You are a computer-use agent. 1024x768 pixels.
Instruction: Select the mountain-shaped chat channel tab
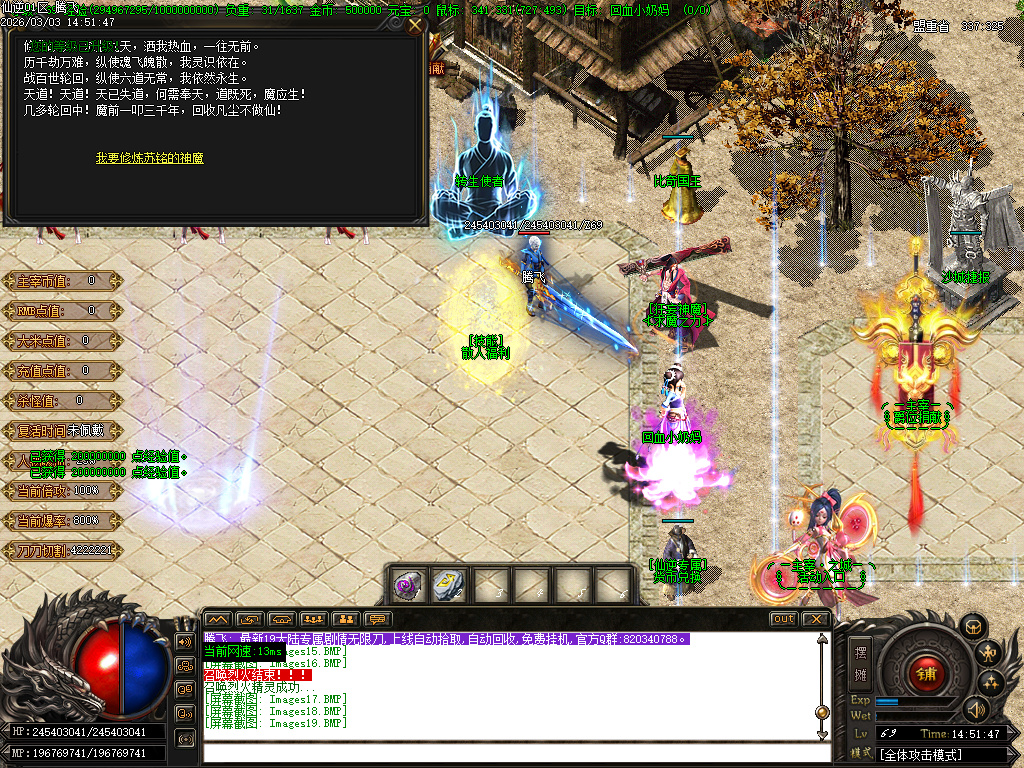(x=218, y=619)
